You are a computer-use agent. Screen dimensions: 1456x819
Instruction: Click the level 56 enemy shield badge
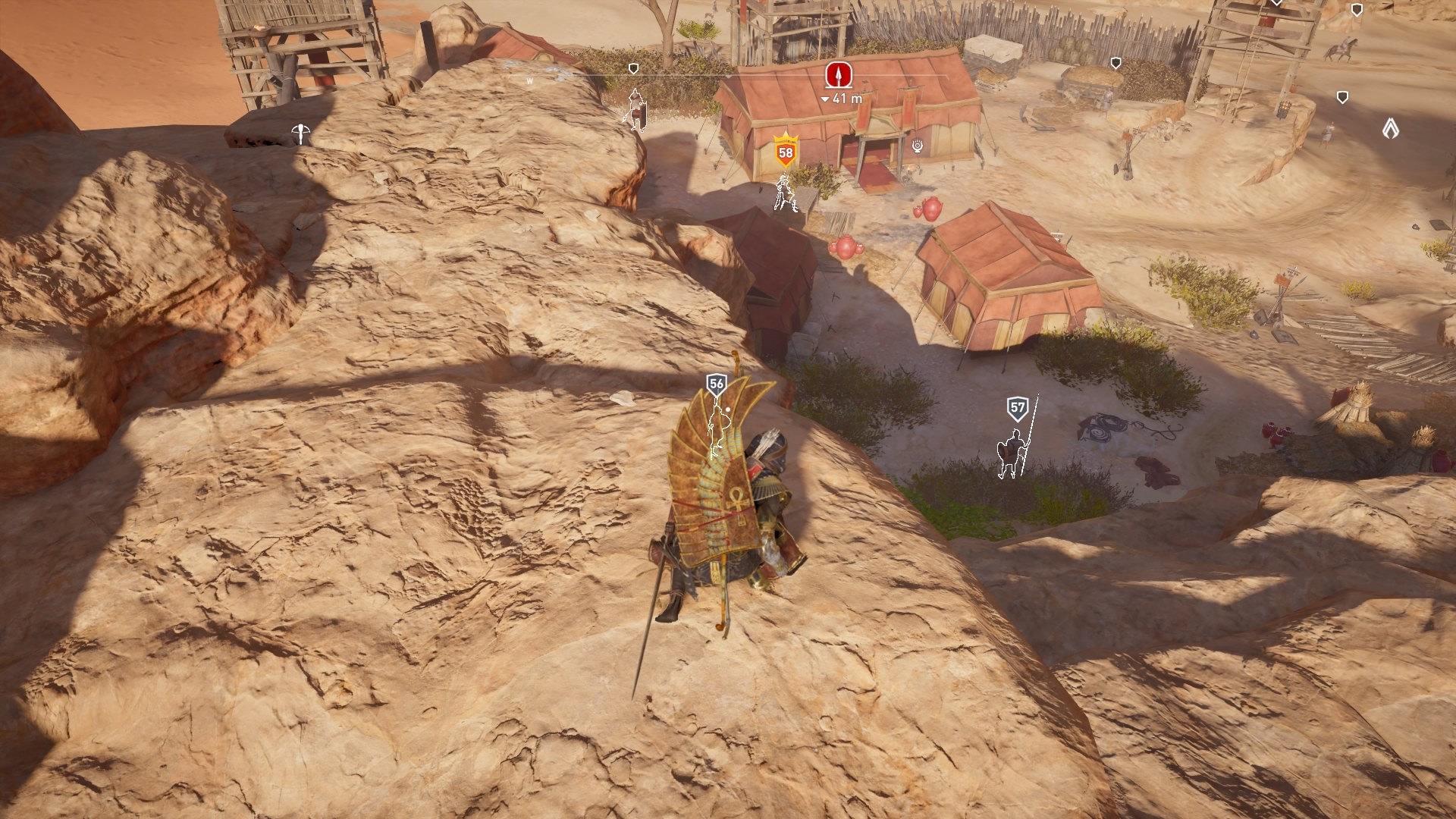716,384
